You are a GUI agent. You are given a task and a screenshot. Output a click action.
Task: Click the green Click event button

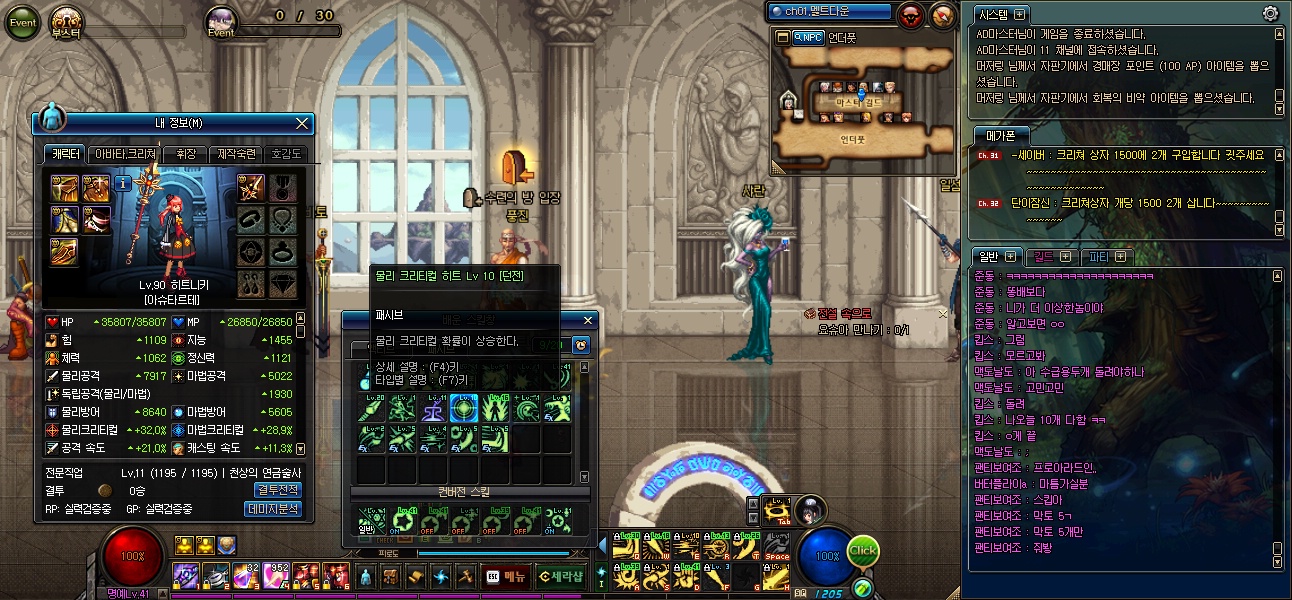click(x=862, y=551)
